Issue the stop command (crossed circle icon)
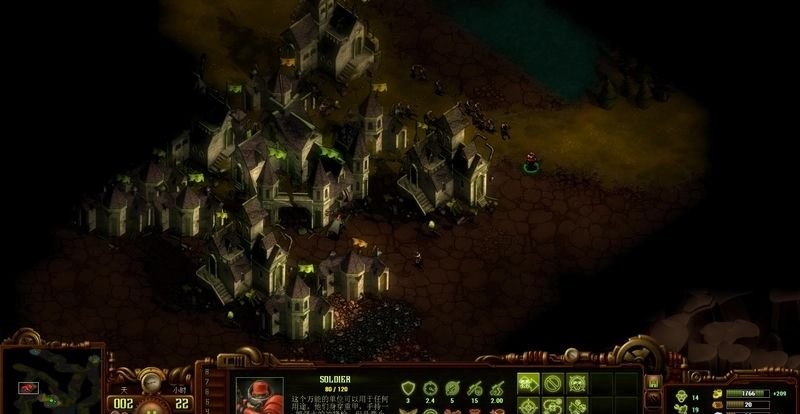The width and height of the screenshot is (800, 414). [552, 382]
